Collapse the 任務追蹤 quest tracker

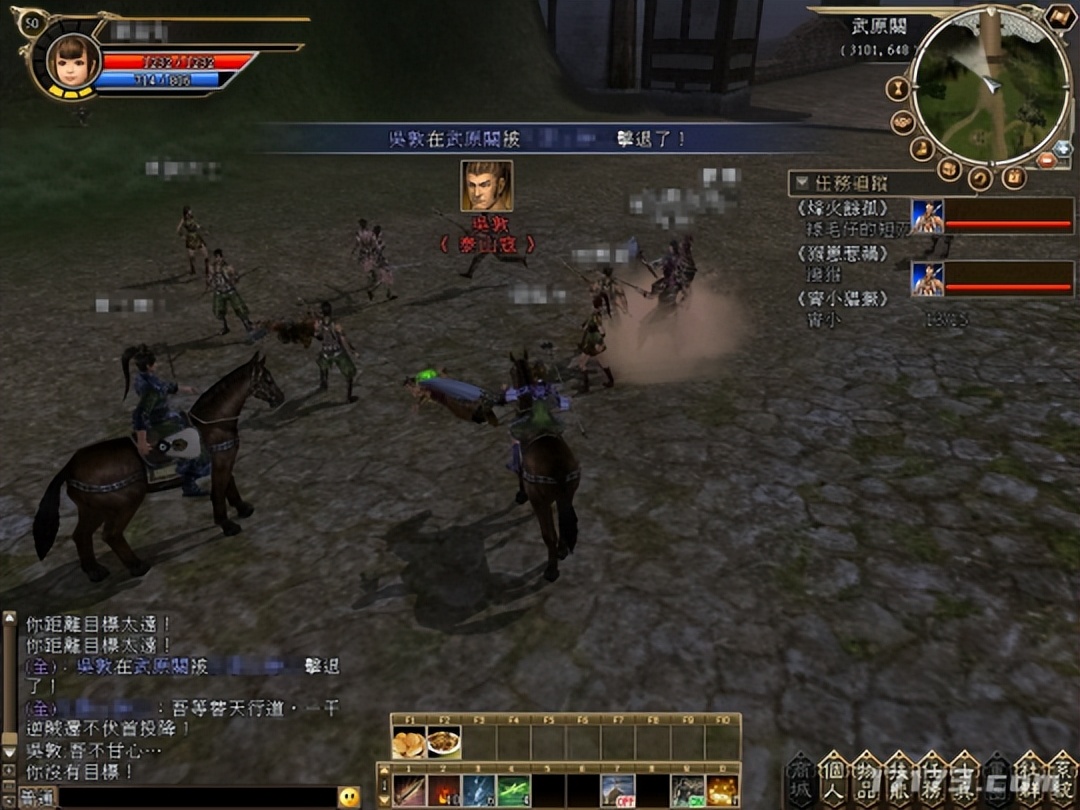[x=802, y=183]
